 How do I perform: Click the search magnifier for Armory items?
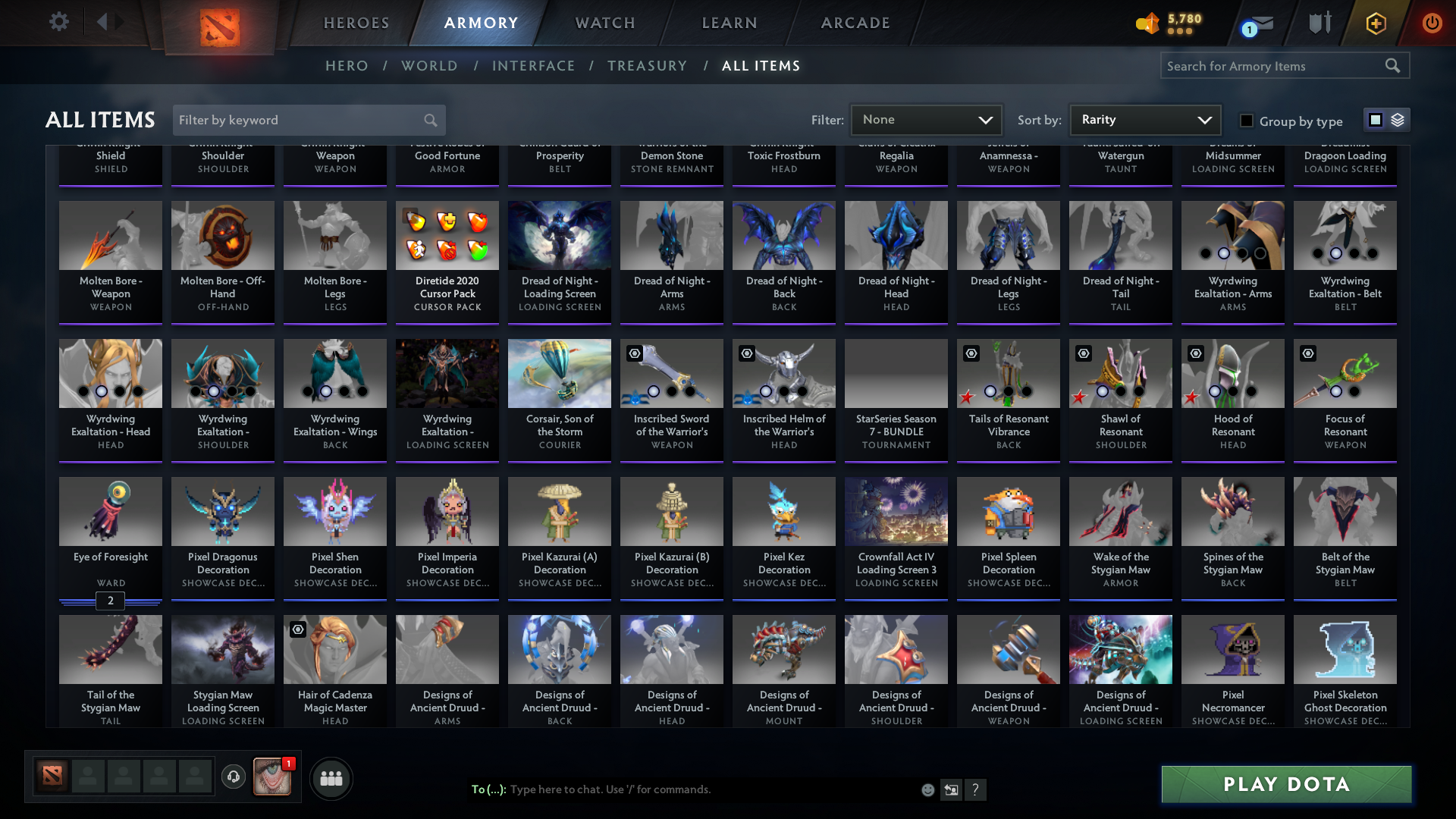tap(1393, 66)
